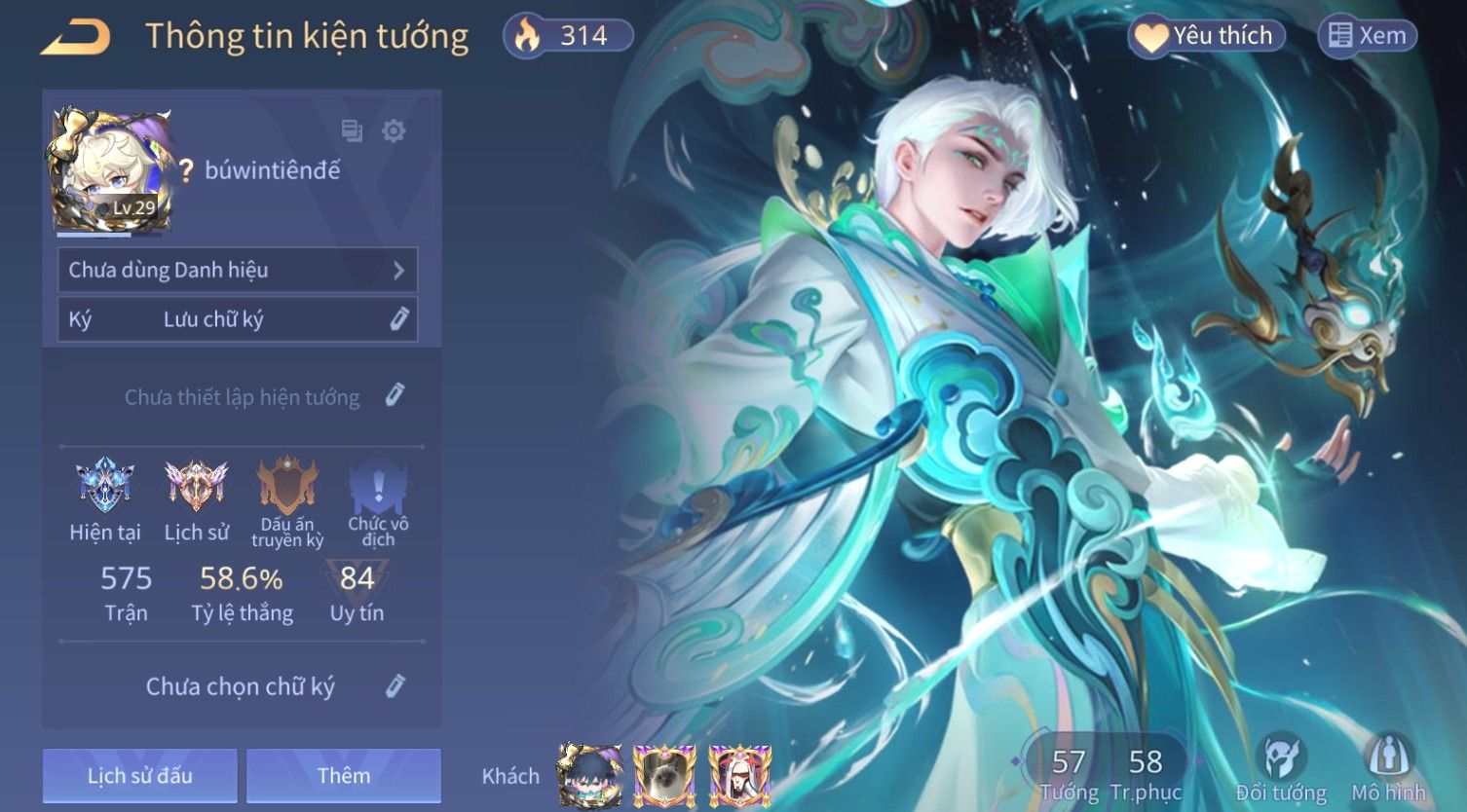Select the blue-haired visitor avatar
This screenshot has height=812, width=1467.
pos(589,775)
